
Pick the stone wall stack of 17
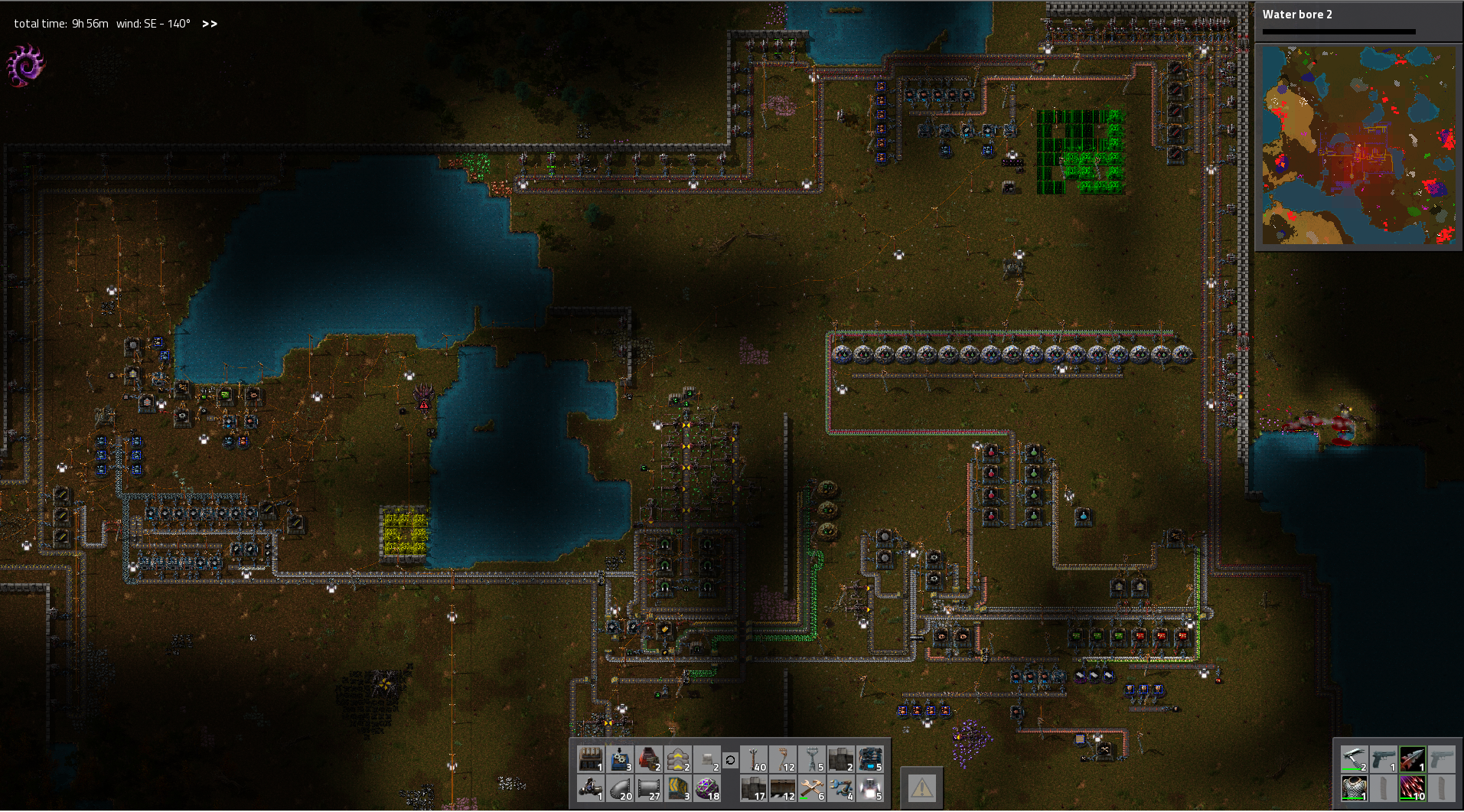coord(755,788)
